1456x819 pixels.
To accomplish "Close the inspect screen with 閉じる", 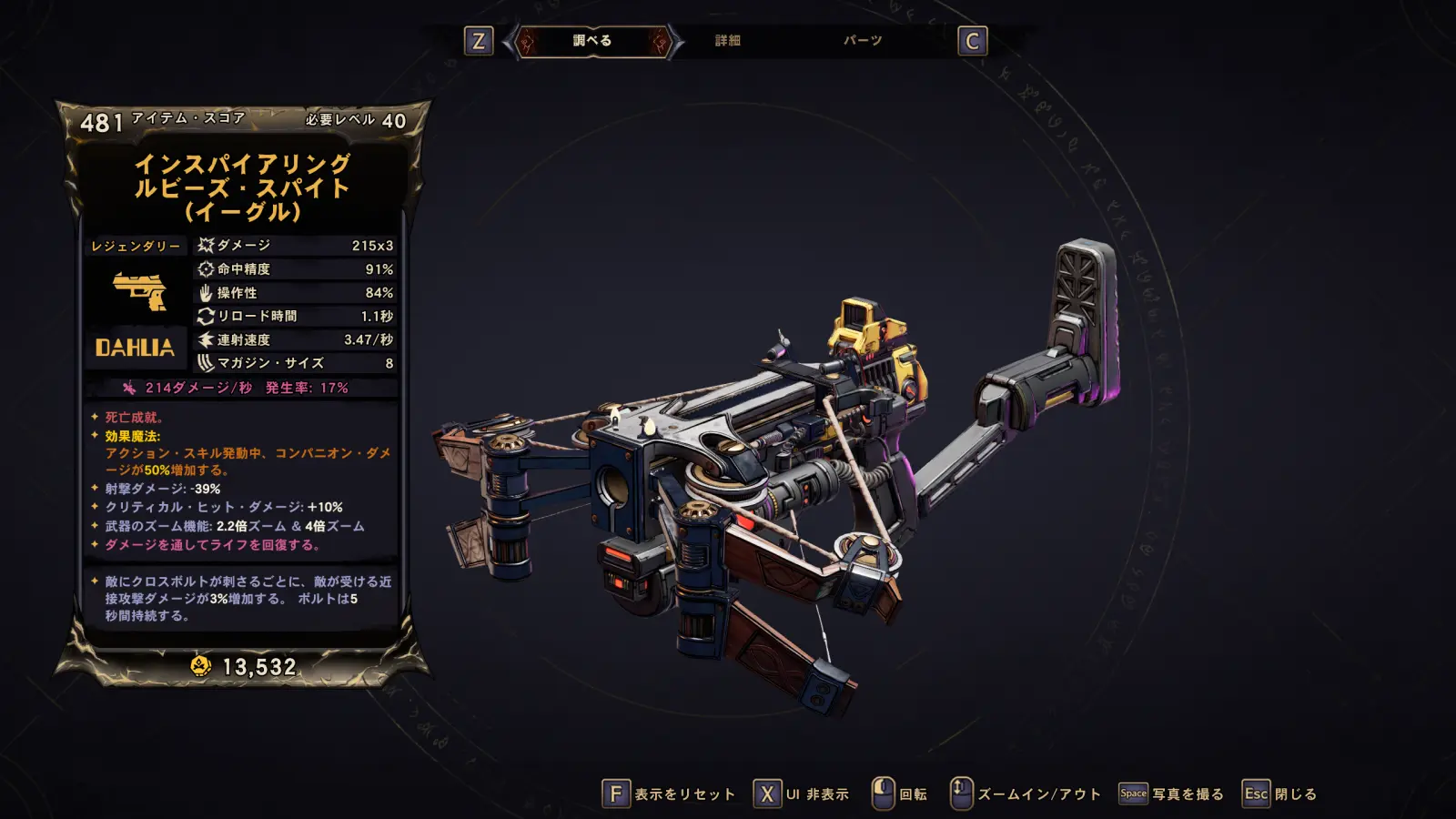I will tap(1279, 794).
